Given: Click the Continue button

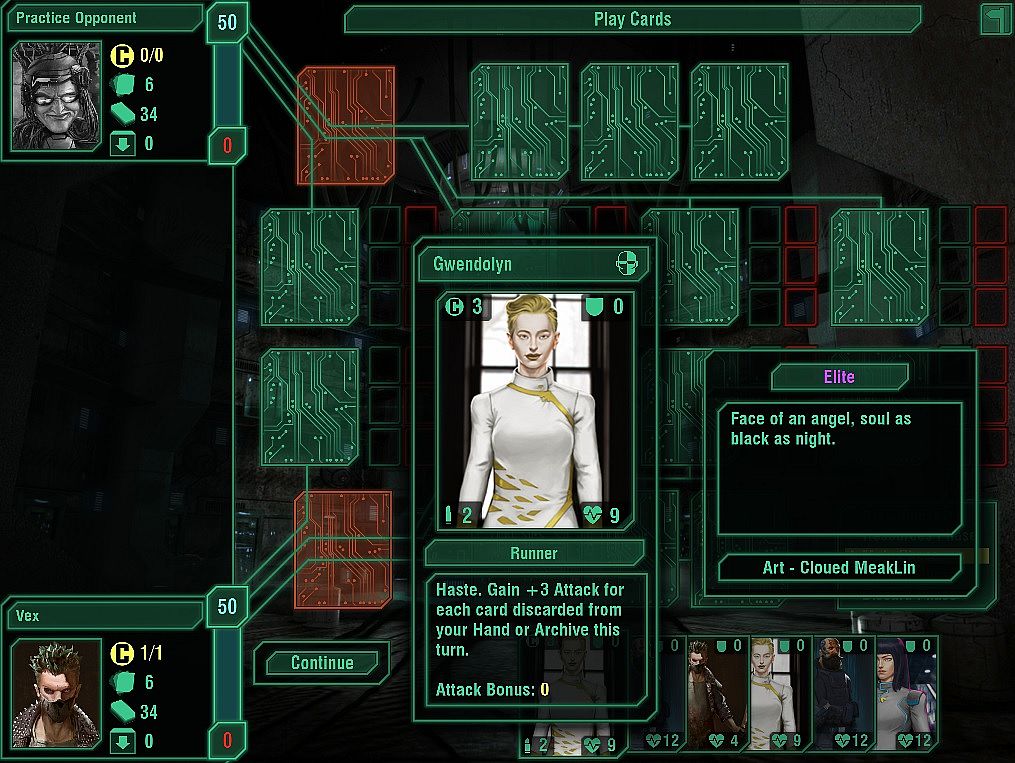Looking at the screenshot, I should [322, 663].
